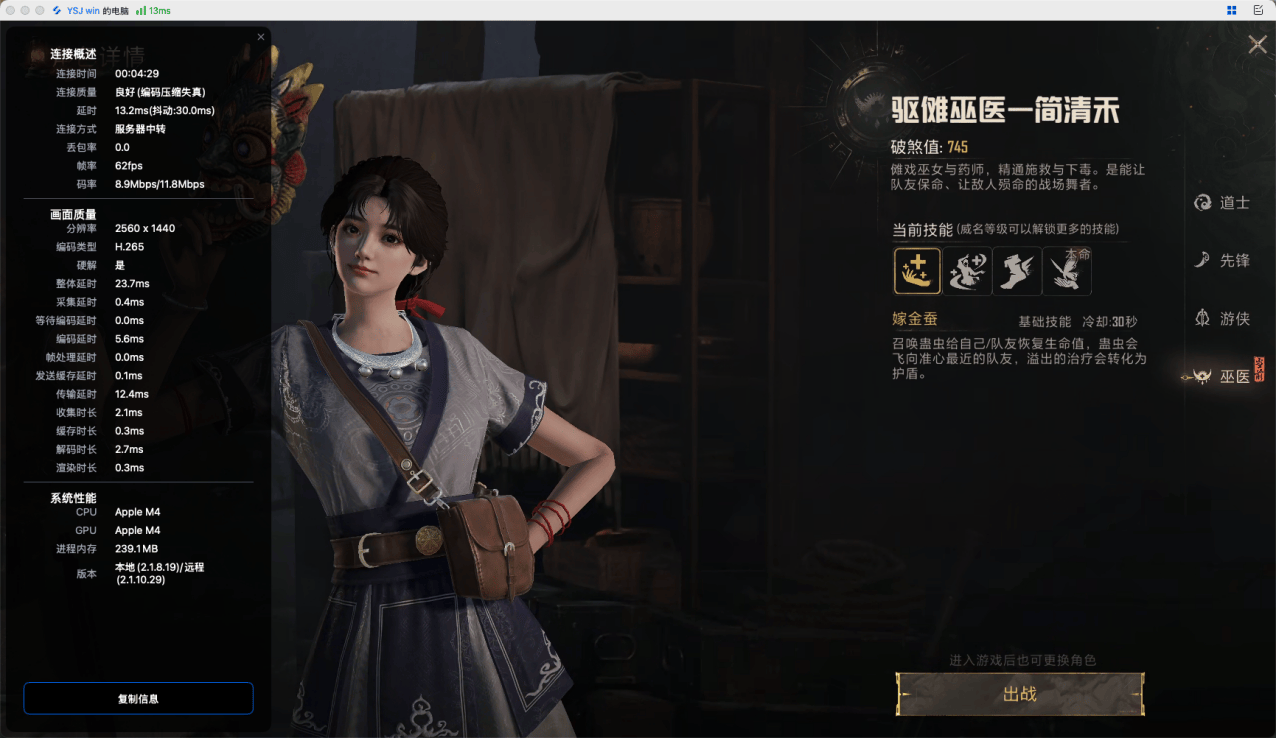Inspect the 本命 butterfly skill icon
Screen dimensions: 1276x738
(1067, 271)
